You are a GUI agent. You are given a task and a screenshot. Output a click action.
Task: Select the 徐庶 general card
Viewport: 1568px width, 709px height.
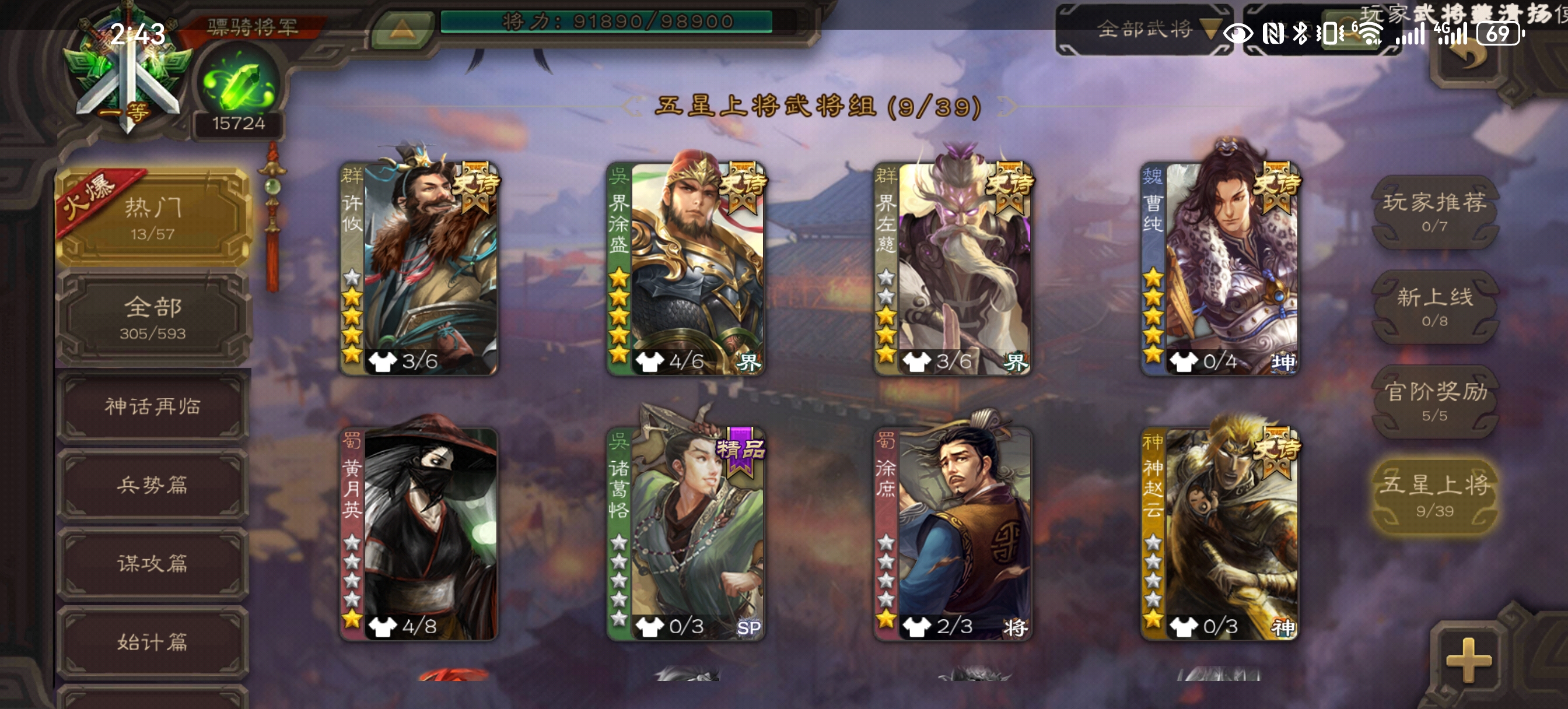click(953, 533)
